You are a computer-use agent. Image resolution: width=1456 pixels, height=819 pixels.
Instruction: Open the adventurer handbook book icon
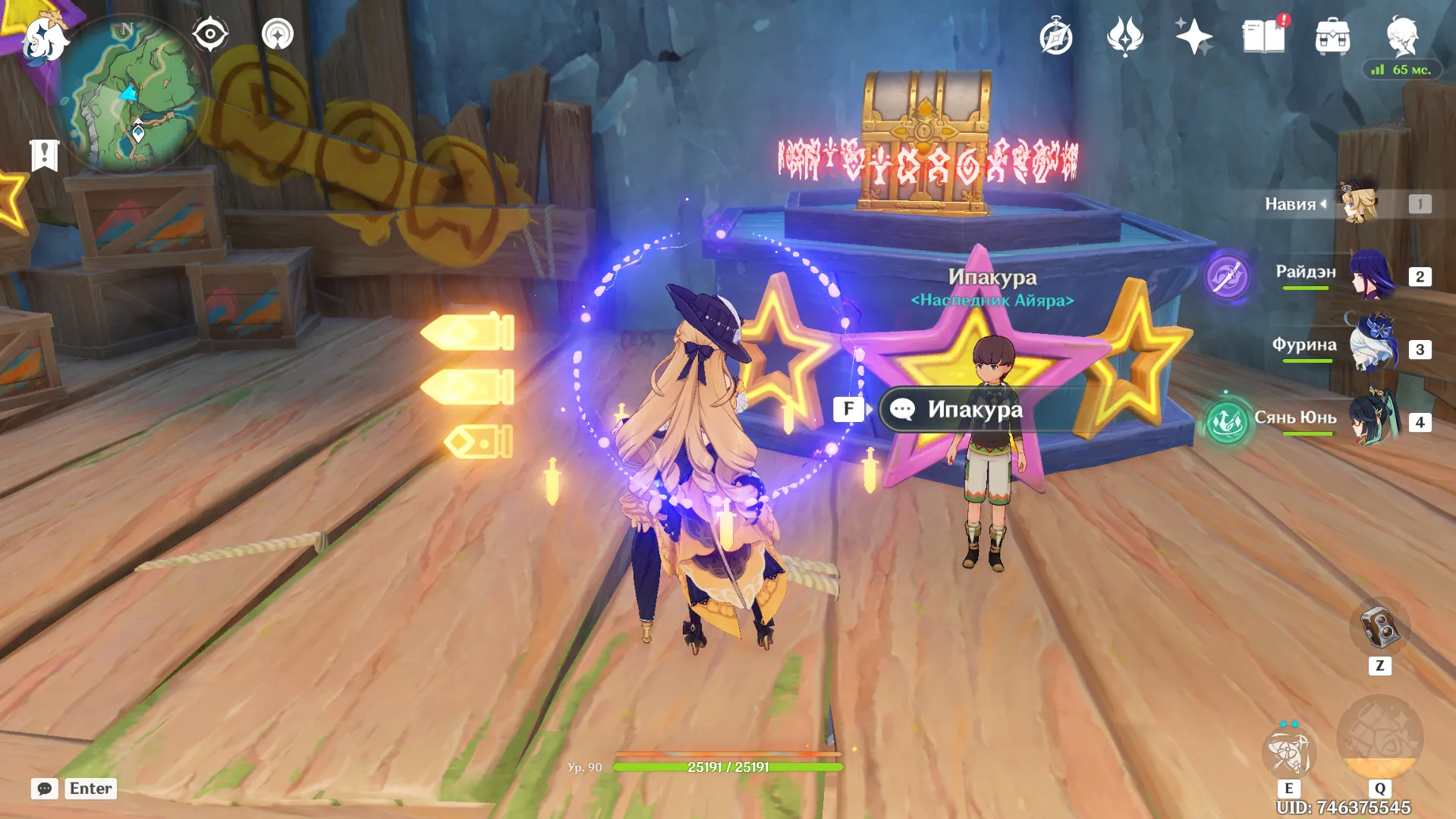1263,36
